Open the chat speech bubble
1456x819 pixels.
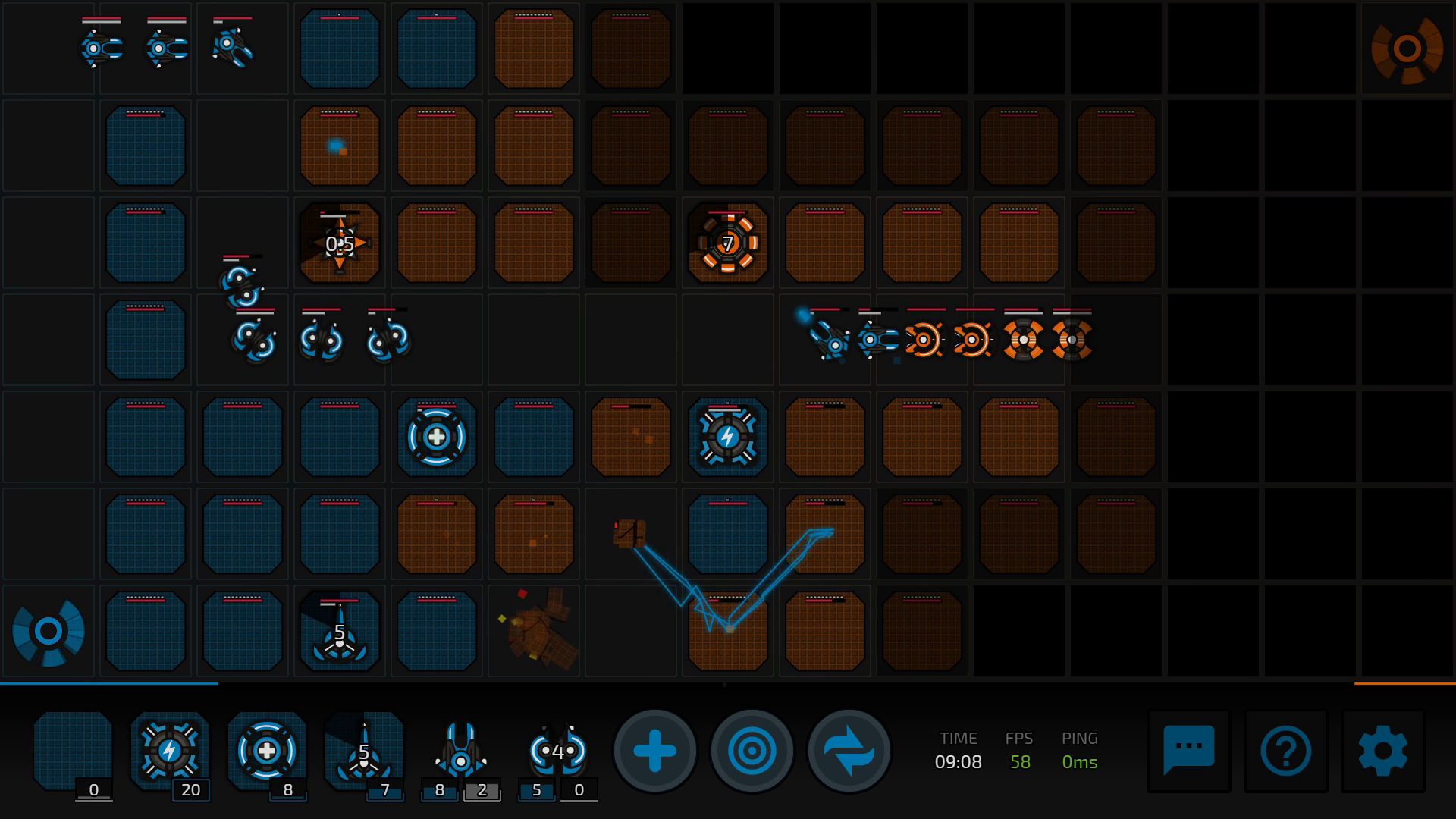[1188, 751]
